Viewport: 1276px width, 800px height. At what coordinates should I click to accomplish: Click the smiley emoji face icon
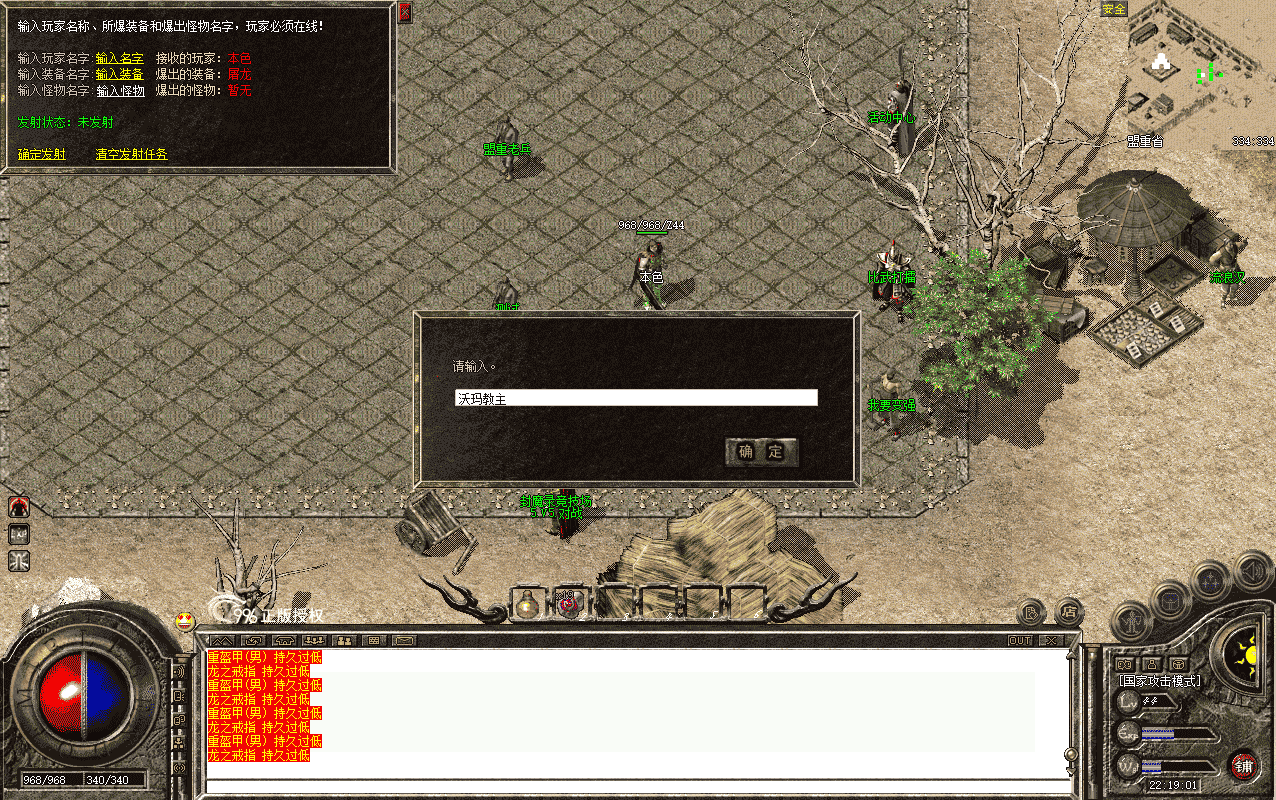point(184,620)
